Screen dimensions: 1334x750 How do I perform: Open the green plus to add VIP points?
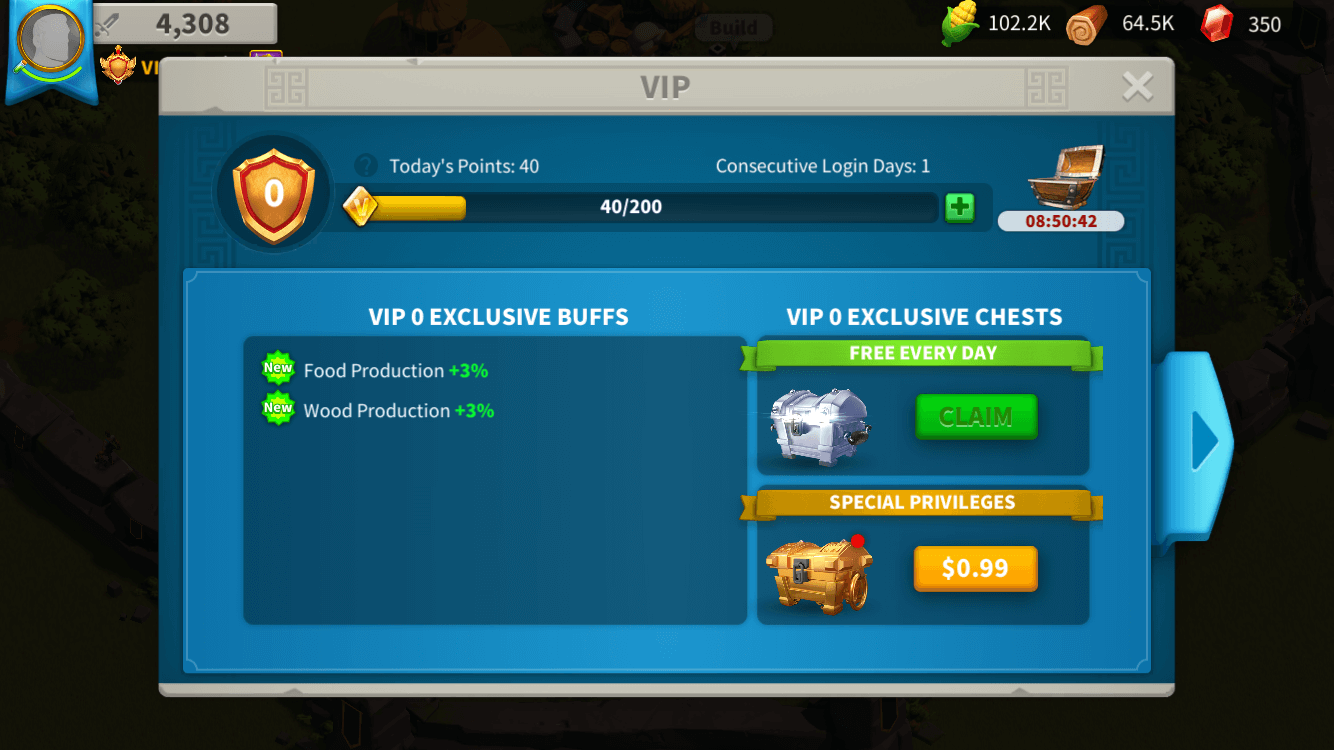[959, 207]
